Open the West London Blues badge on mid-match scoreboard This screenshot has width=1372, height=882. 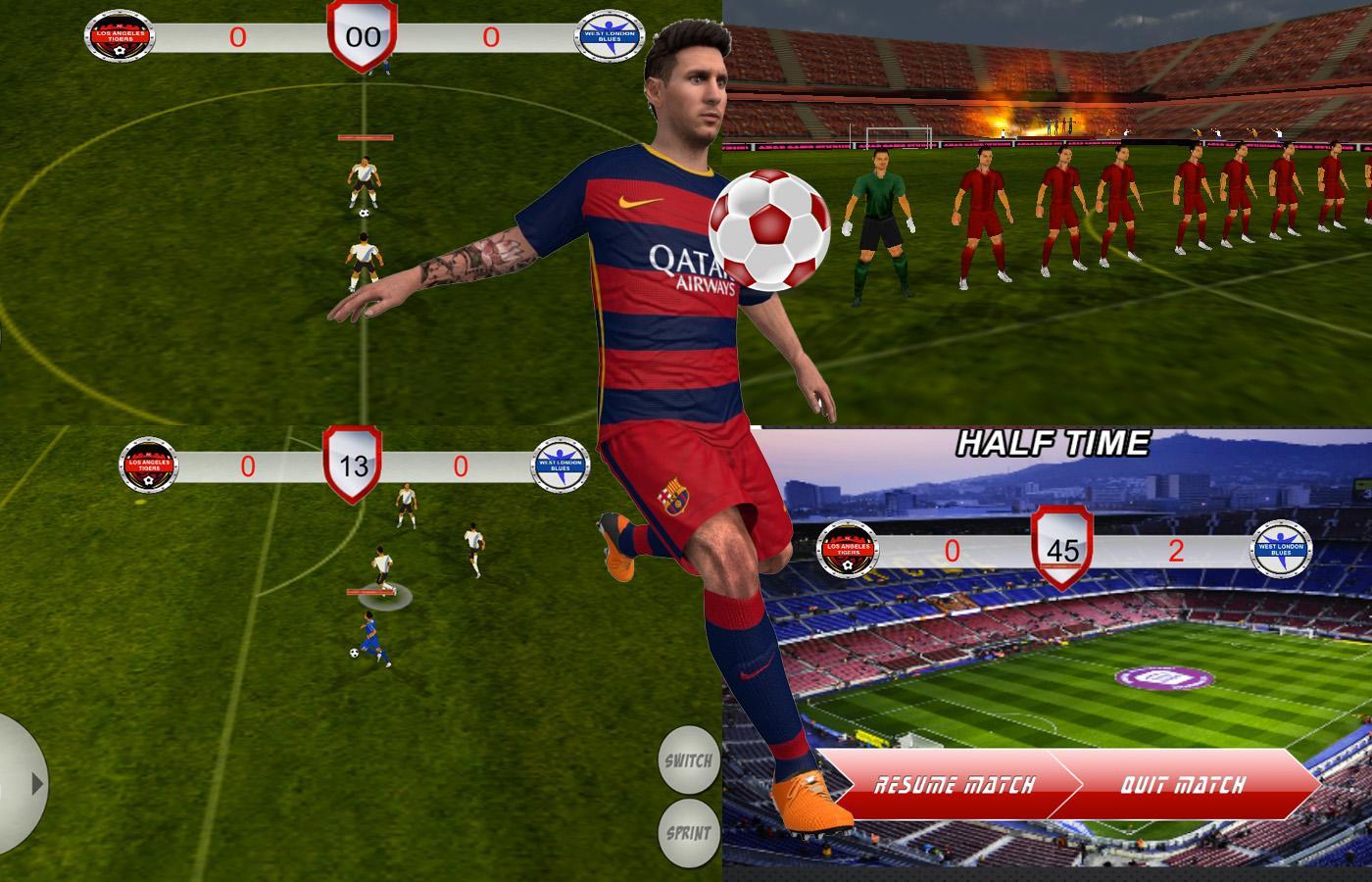[562, 462]
